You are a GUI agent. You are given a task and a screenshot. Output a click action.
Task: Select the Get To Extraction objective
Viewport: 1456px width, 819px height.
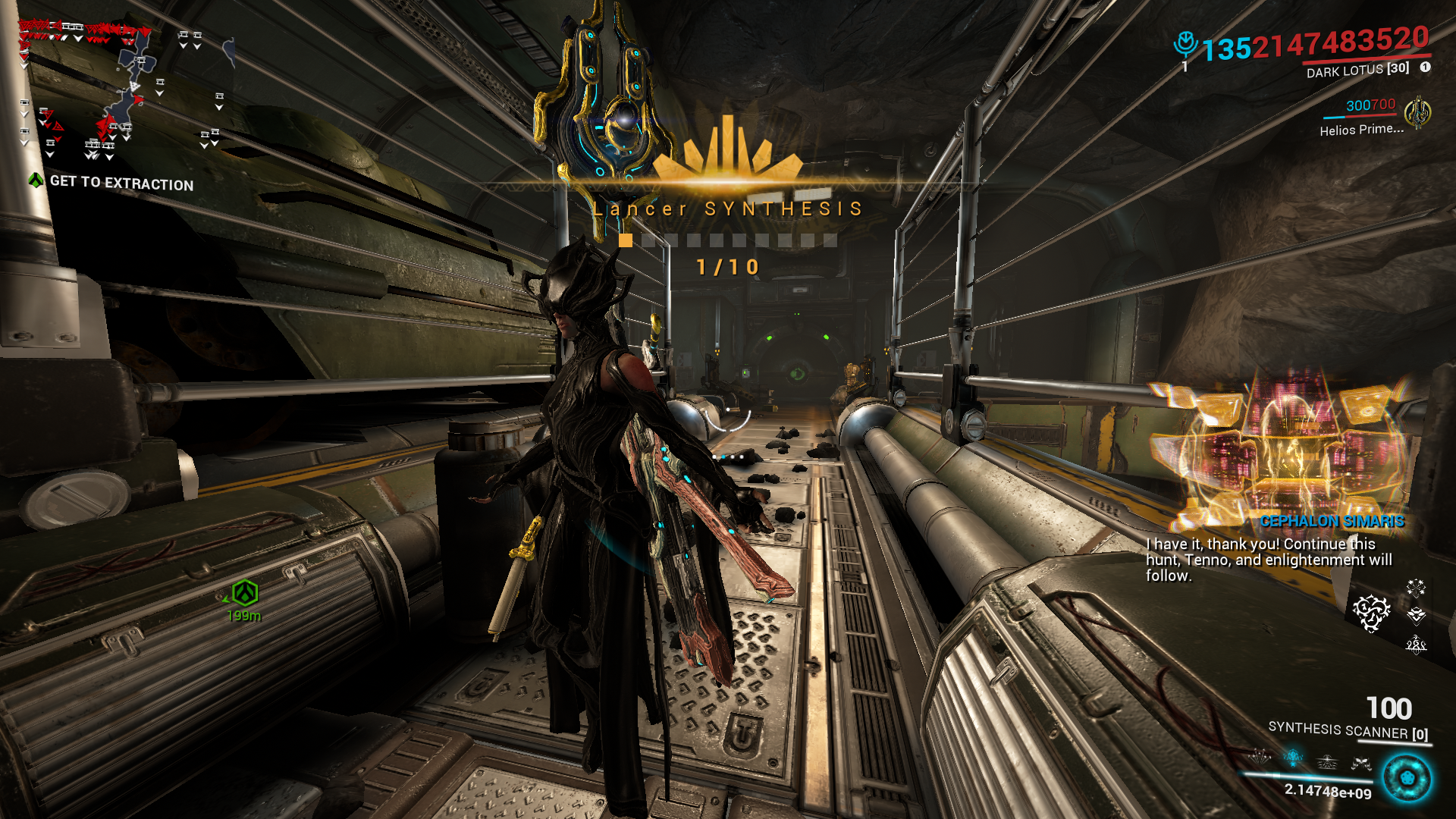[x=121, y=183]
